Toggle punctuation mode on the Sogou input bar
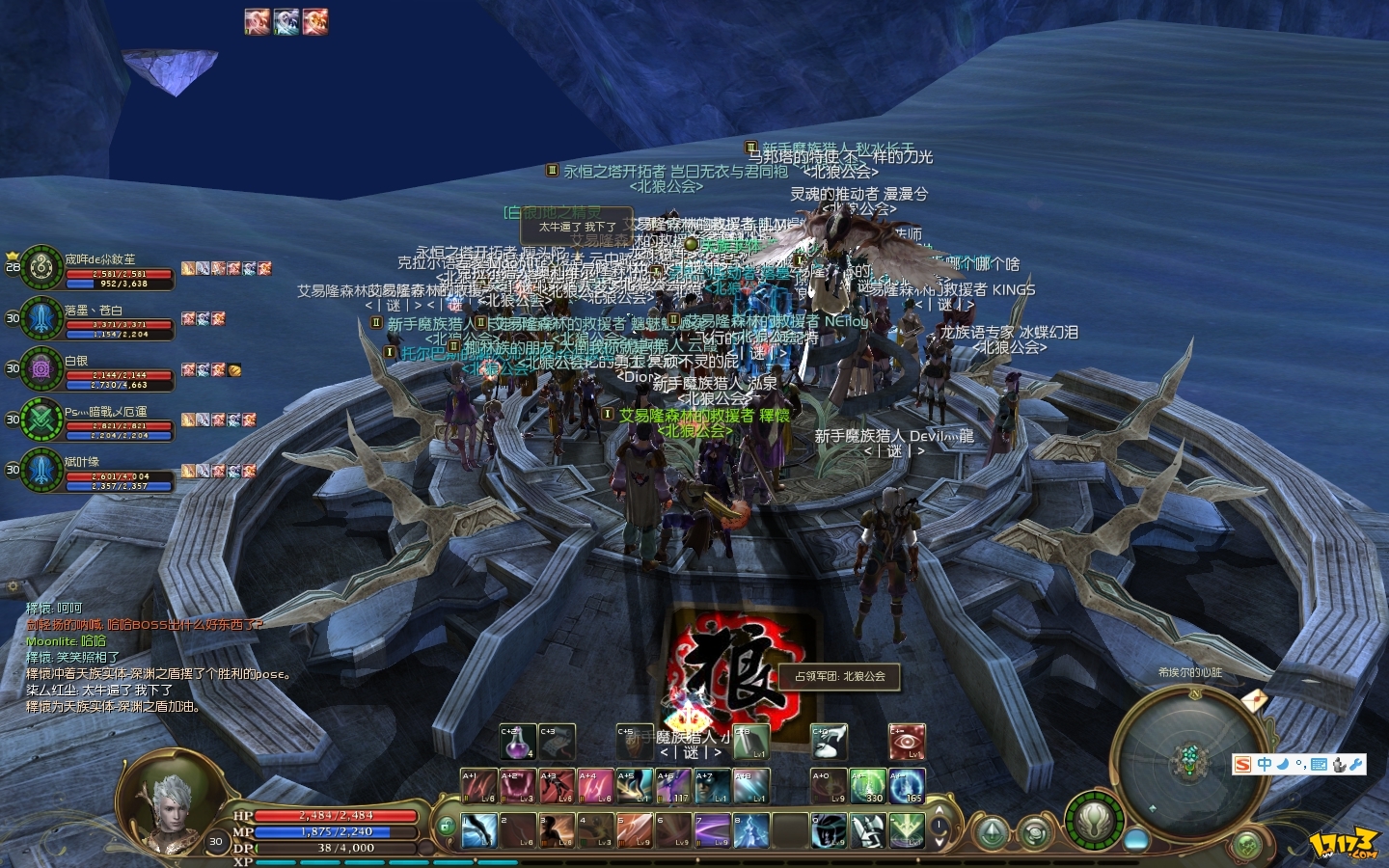1389x868 pixels. [x=1301, y=764]
